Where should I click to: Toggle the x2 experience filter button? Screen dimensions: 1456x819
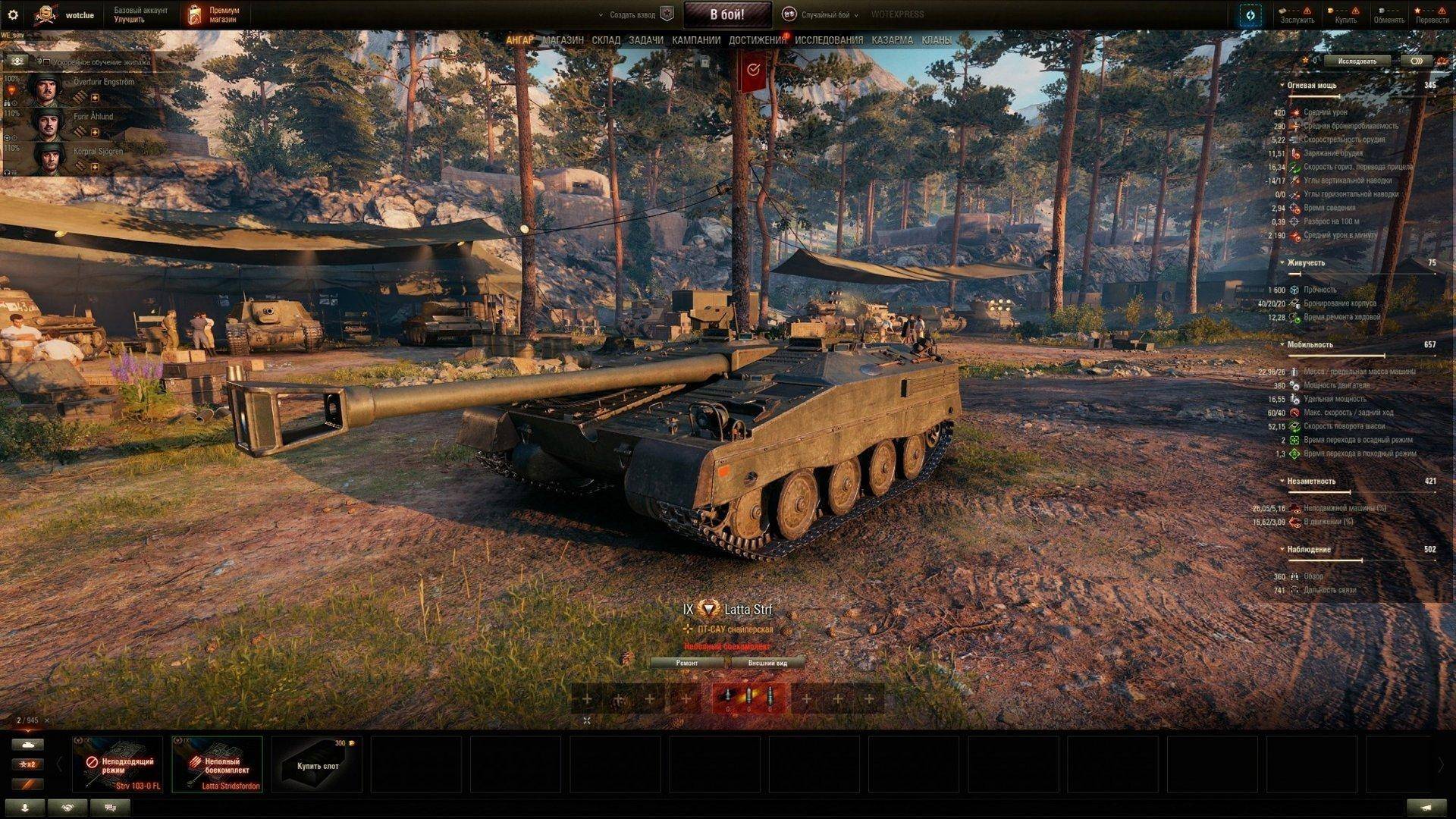(29, 766)
